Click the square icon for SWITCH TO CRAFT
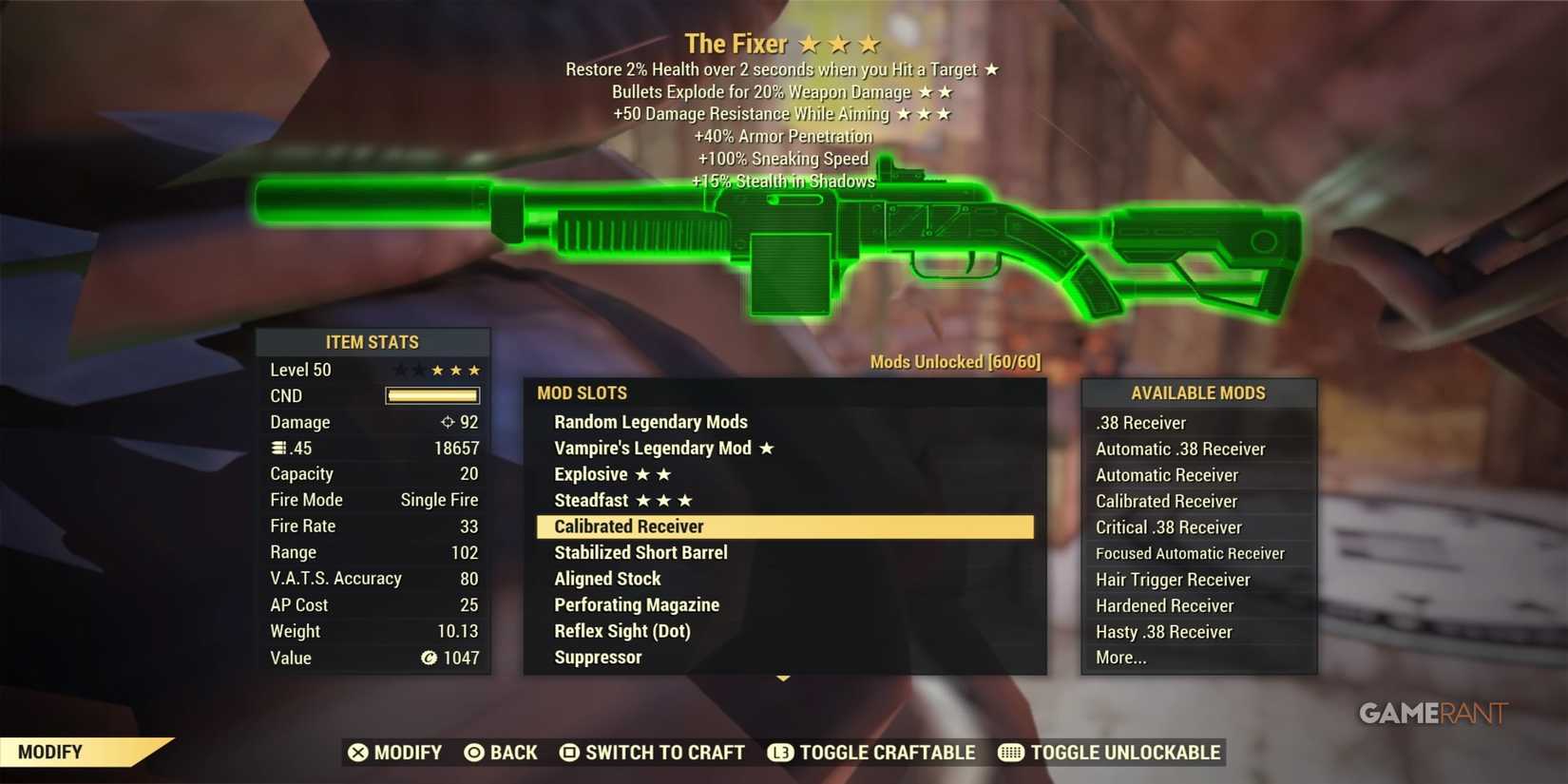Screen dimensions: 1568x784 point(569,752)
